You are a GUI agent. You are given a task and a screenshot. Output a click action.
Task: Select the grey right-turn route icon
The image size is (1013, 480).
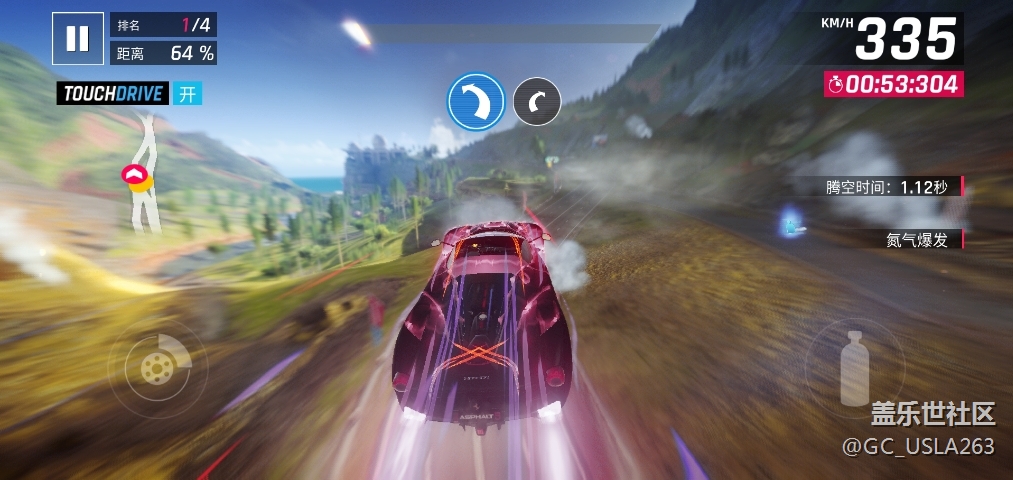[537, 101]
